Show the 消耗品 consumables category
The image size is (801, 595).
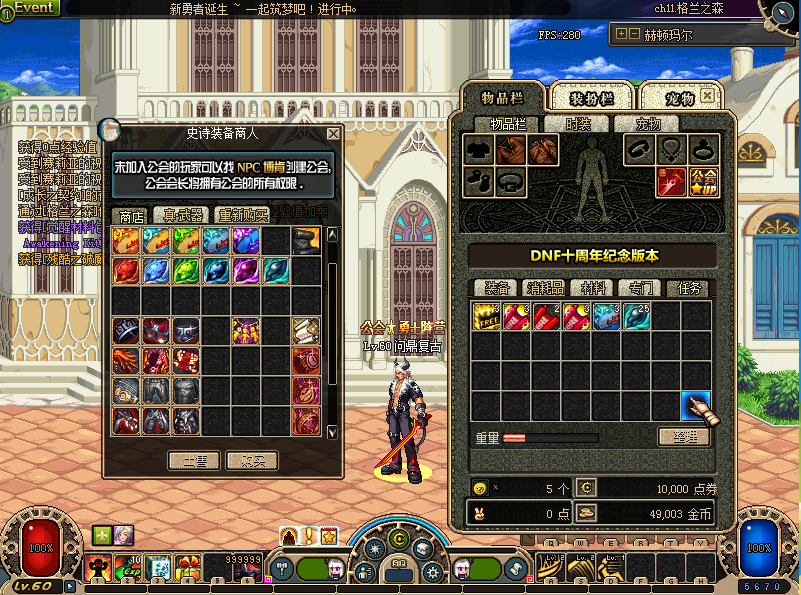click(x=545, y=288)
